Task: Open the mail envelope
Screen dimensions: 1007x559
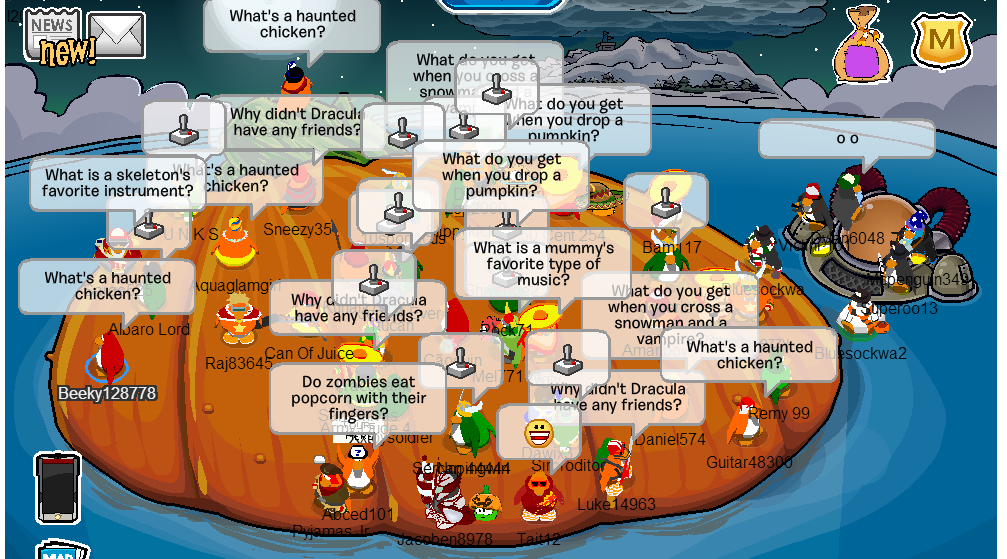Action: (117, 35)
